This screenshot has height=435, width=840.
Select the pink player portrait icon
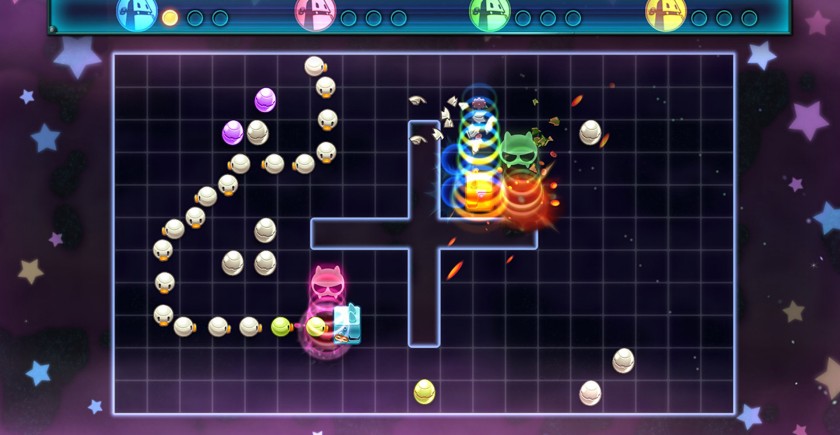tap(315, 13)
